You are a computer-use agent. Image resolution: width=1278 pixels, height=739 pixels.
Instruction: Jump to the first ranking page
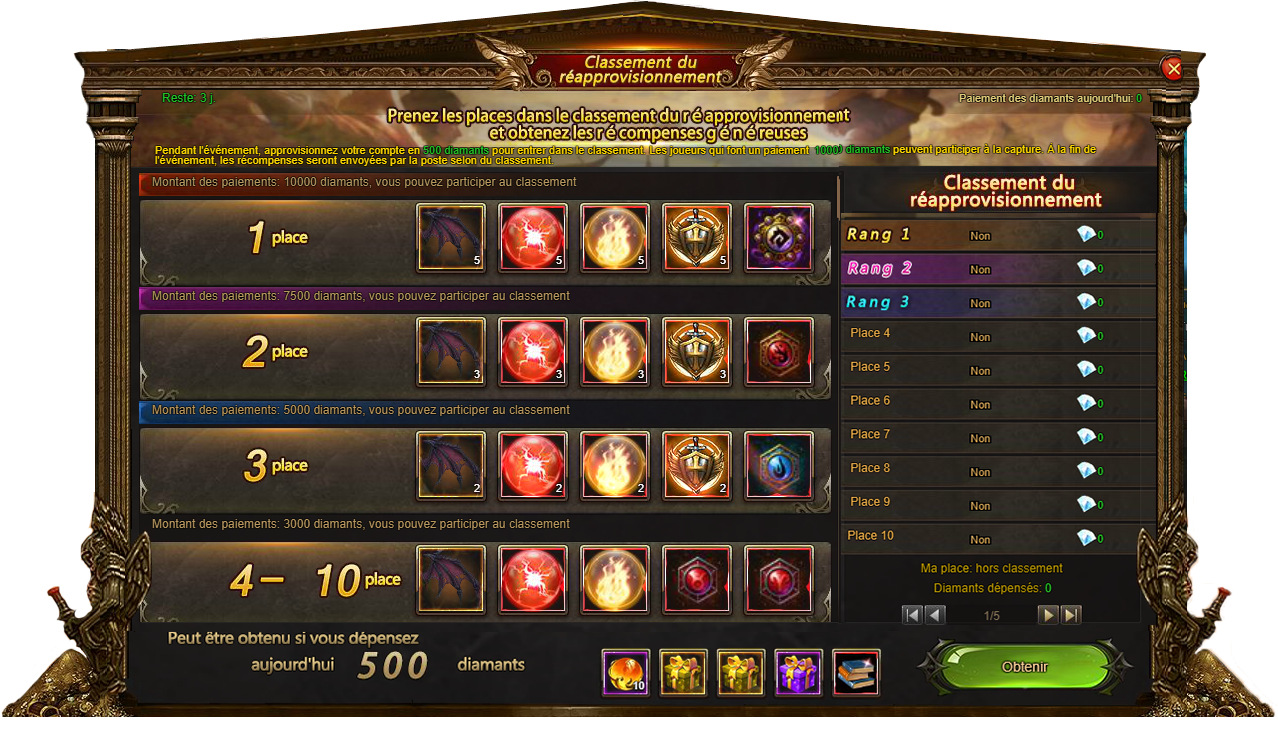(912, 615)
